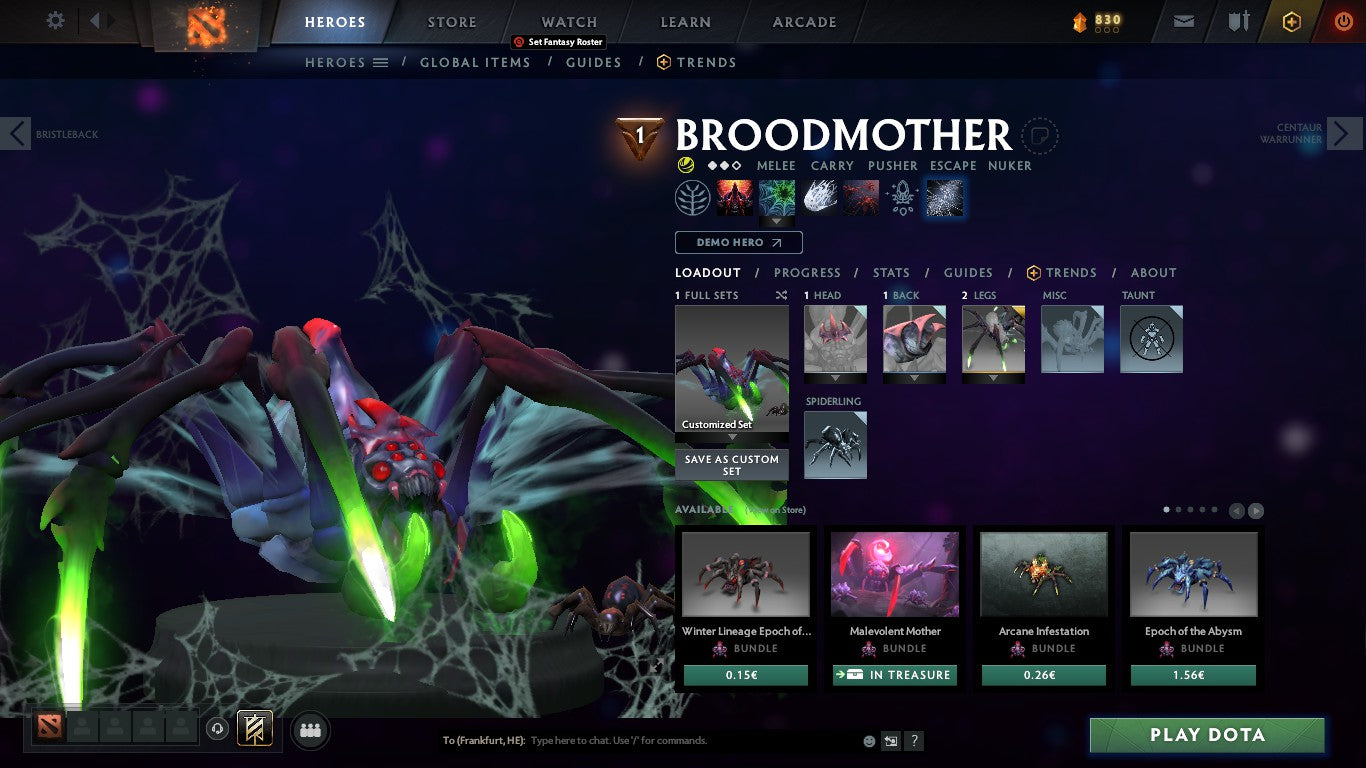Toggle the hero notes bubble beside Broodmother
Image resolution: width=1366 pixels, height=768 pixels.
(x=1040, y=135)
